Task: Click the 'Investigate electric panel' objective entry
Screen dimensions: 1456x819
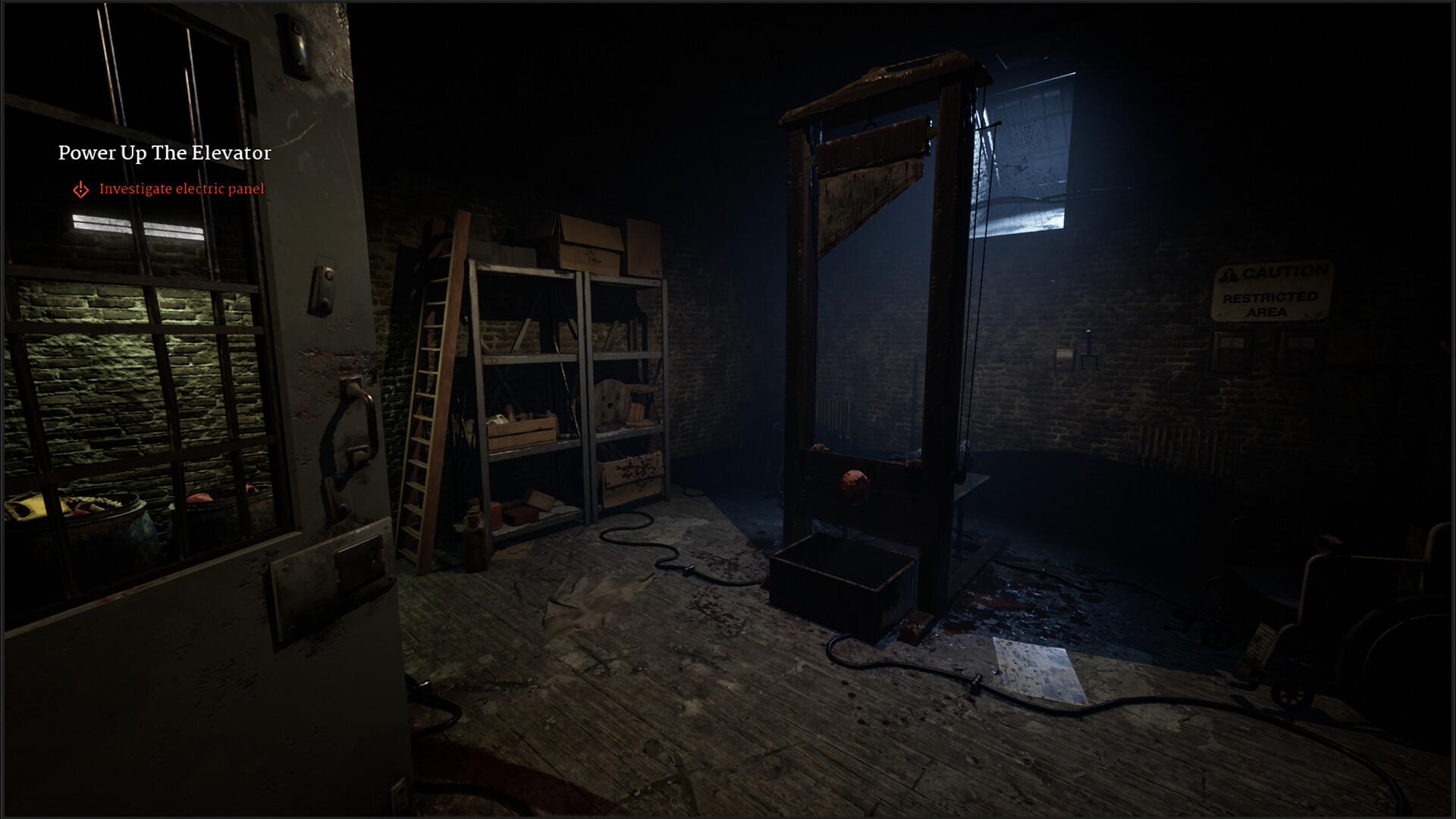Action: click(x=182, y=189)
